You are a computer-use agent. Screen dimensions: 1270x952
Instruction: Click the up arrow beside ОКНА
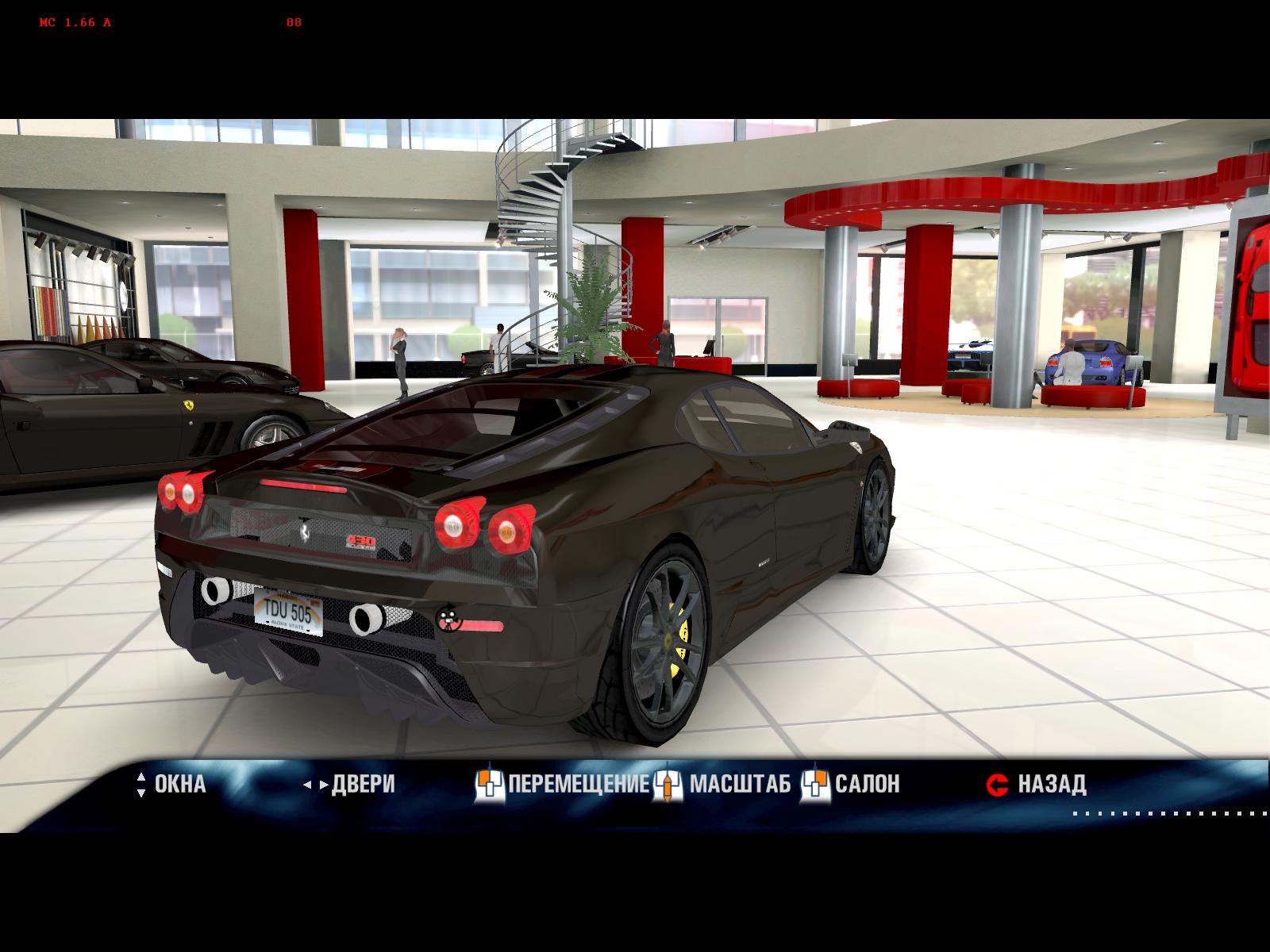click(141, 777)
